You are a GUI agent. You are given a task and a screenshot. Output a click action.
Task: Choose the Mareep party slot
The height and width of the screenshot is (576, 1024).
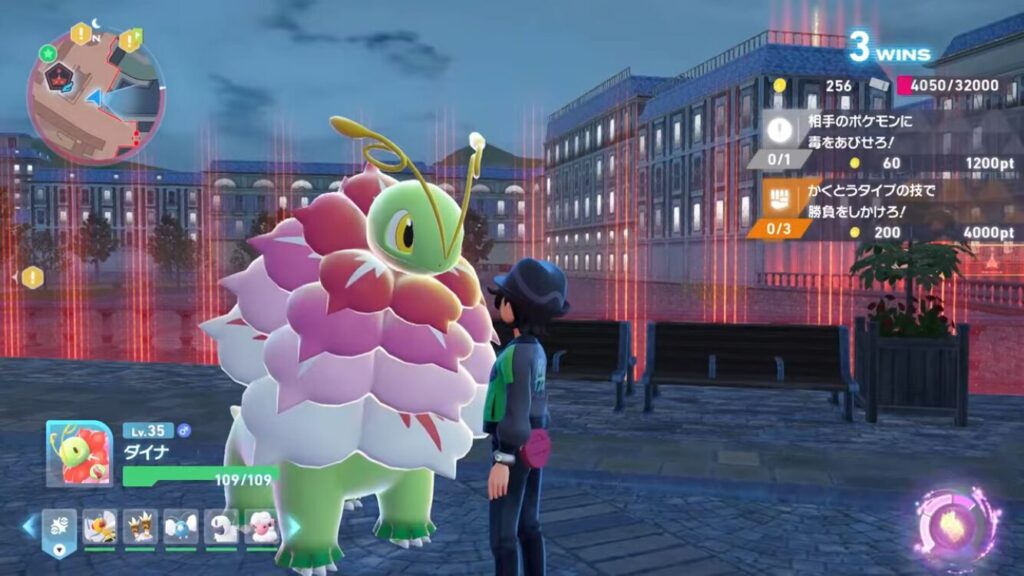140,526
